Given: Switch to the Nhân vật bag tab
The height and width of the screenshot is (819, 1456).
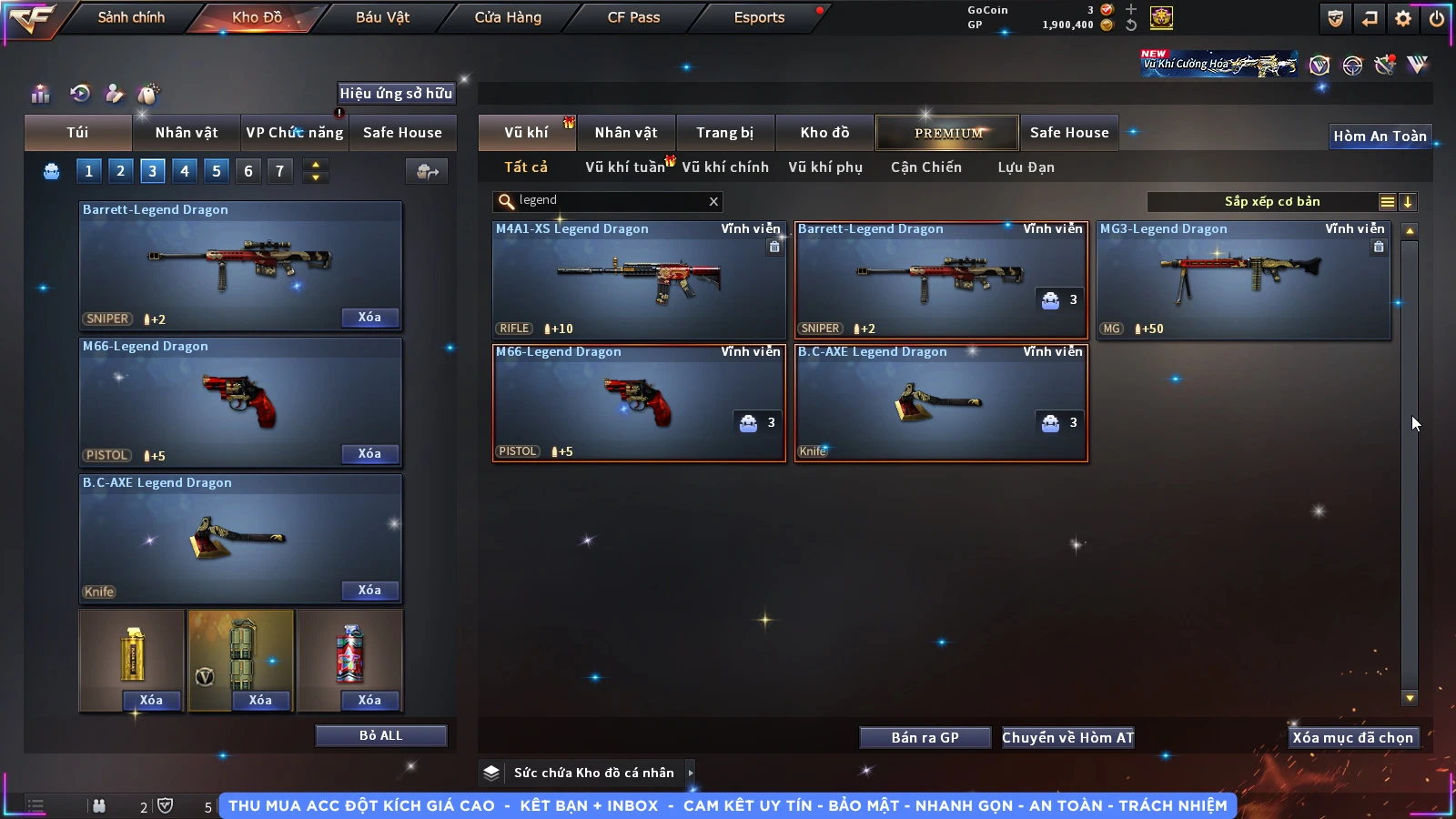Looking at the screenshot, I should 187,133.
